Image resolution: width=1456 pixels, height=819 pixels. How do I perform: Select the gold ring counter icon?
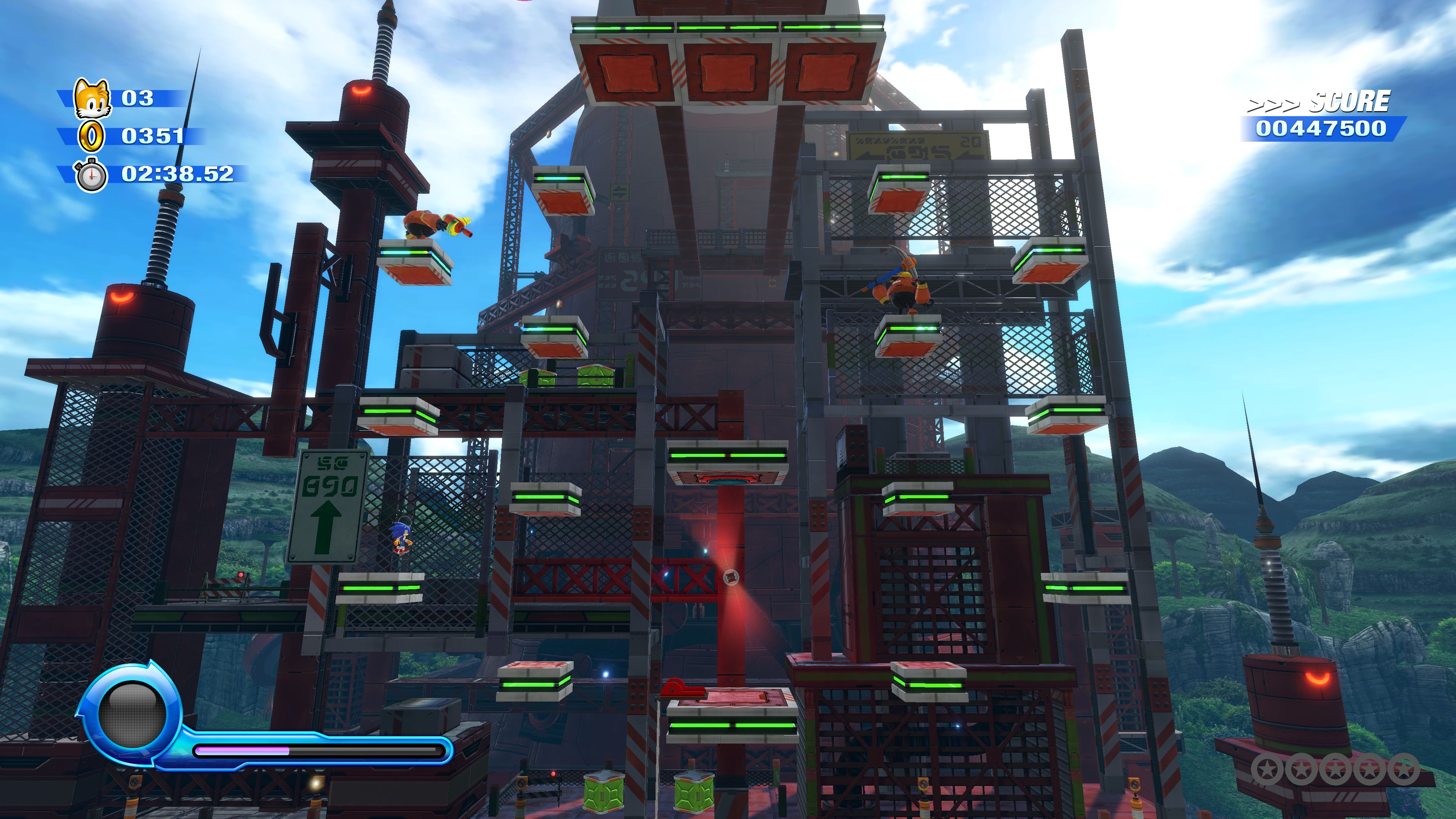(91, 136)
